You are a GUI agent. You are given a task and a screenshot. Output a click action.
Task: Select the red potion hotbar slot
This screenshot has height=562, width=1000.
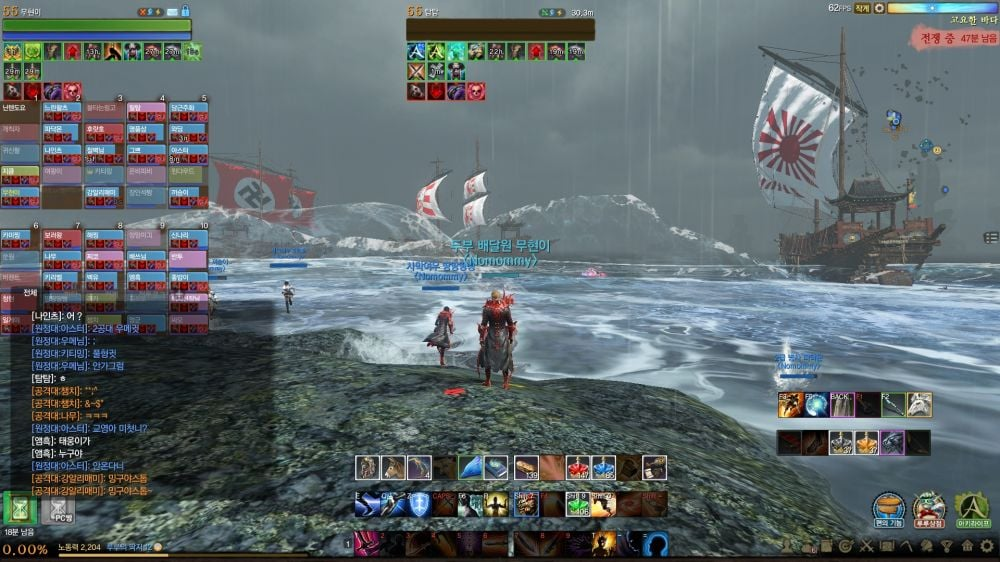point(577,467)
